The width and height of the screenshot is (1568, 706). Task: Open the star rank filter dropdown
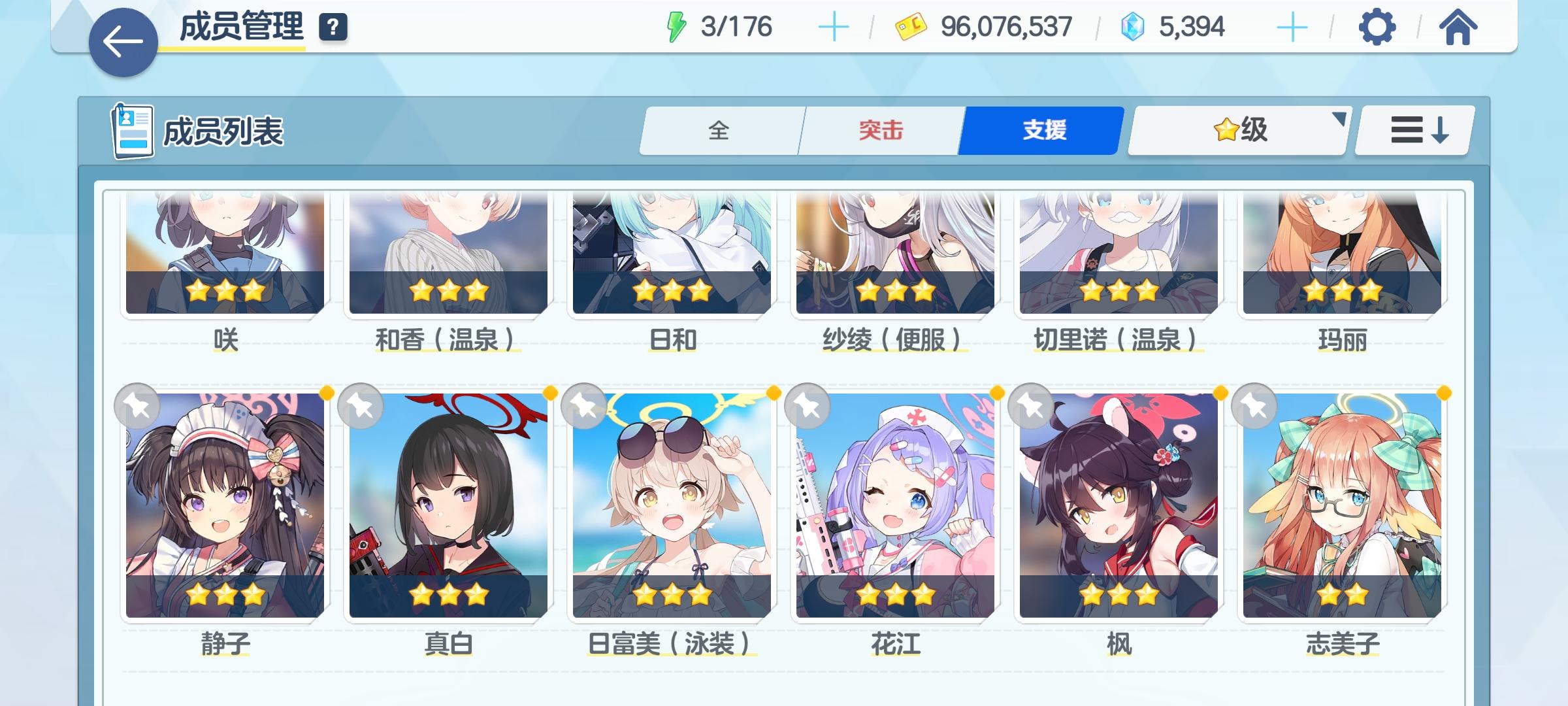tap(1237, 129)
